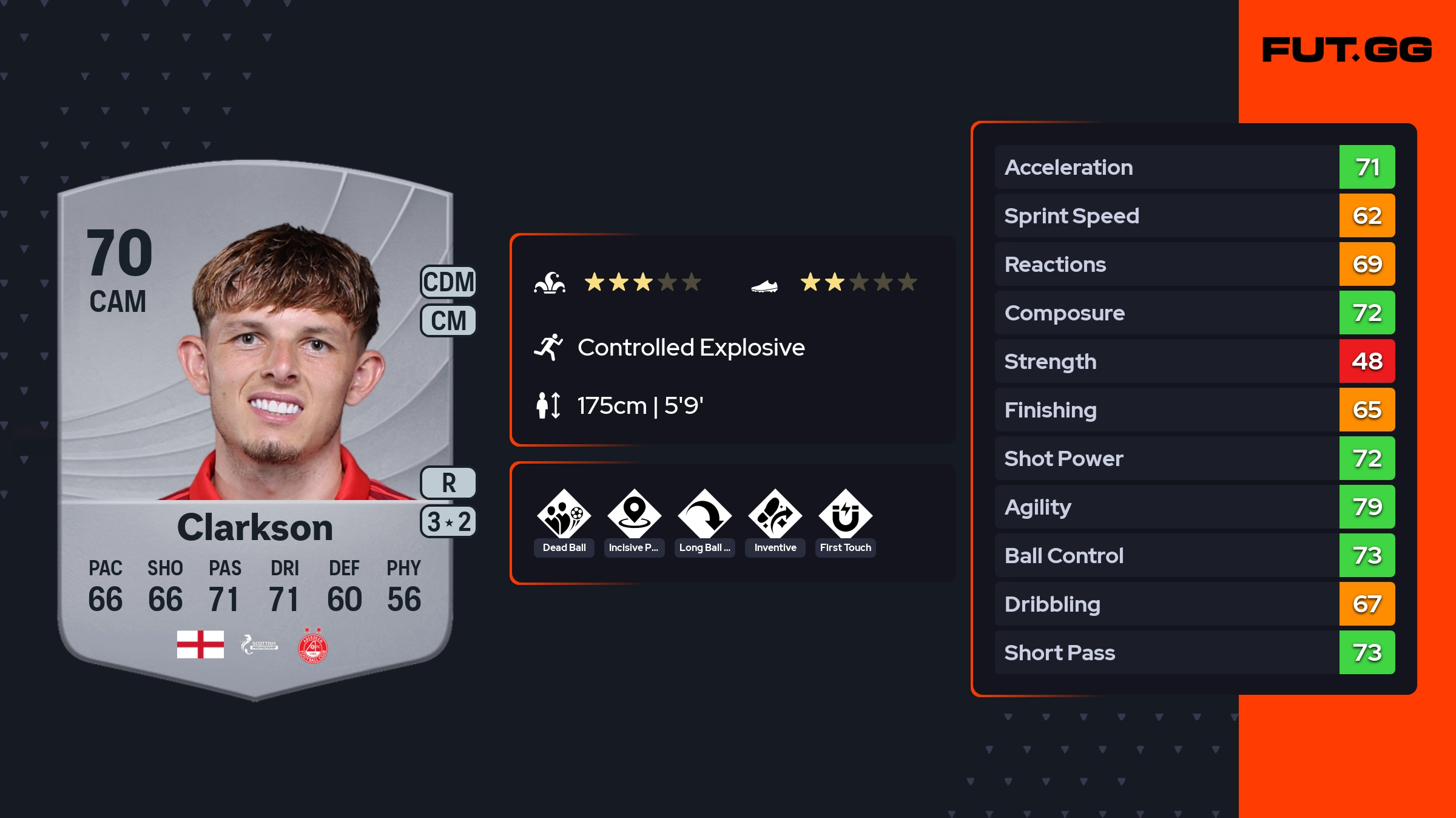Select the Controlled Explosive AcceleRATE label
Viewport: 1456px width, 818px height.
tap(690, 348)
